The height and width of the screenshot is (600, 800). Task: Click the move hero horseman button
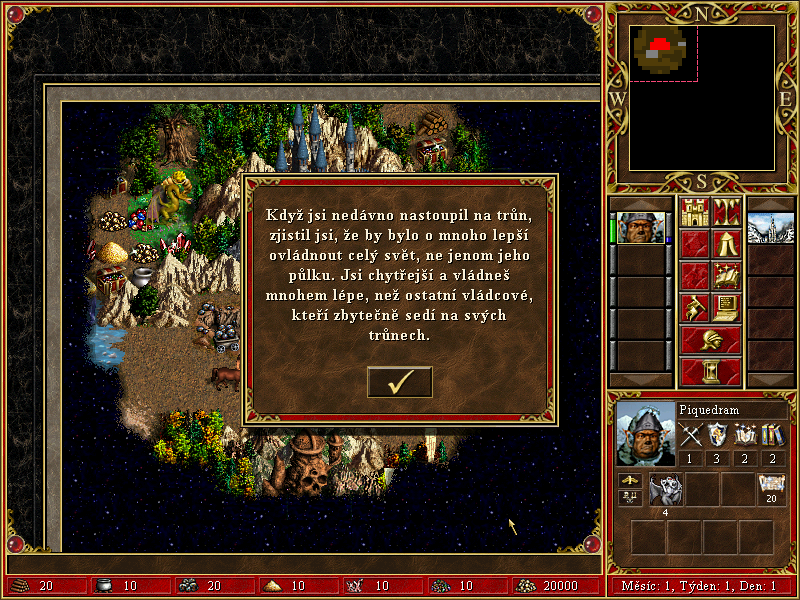point(694,307)
